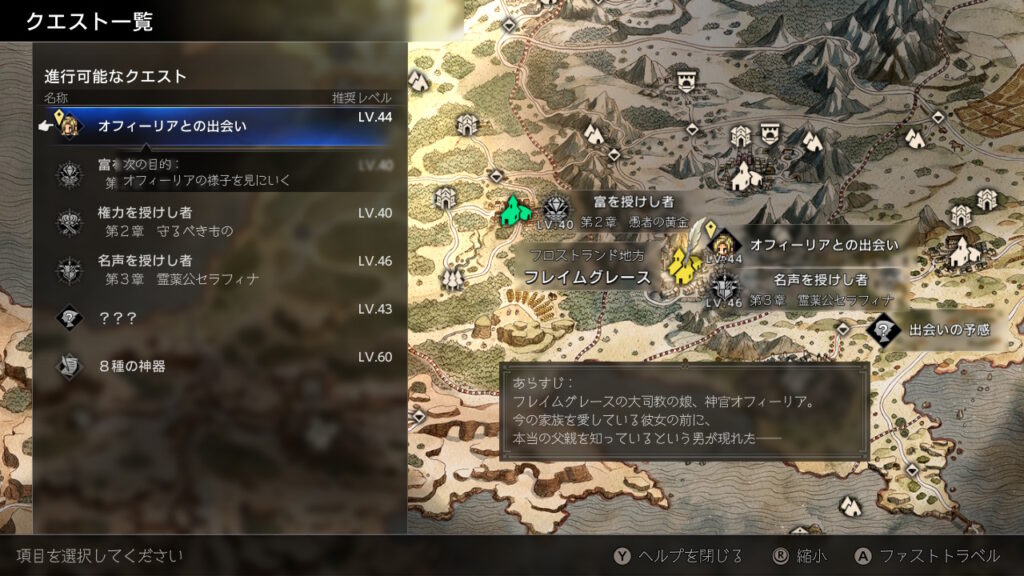
Task: Choose the 名声を授けし者 LV.46 map marker
Action: (x=725, y=289)
